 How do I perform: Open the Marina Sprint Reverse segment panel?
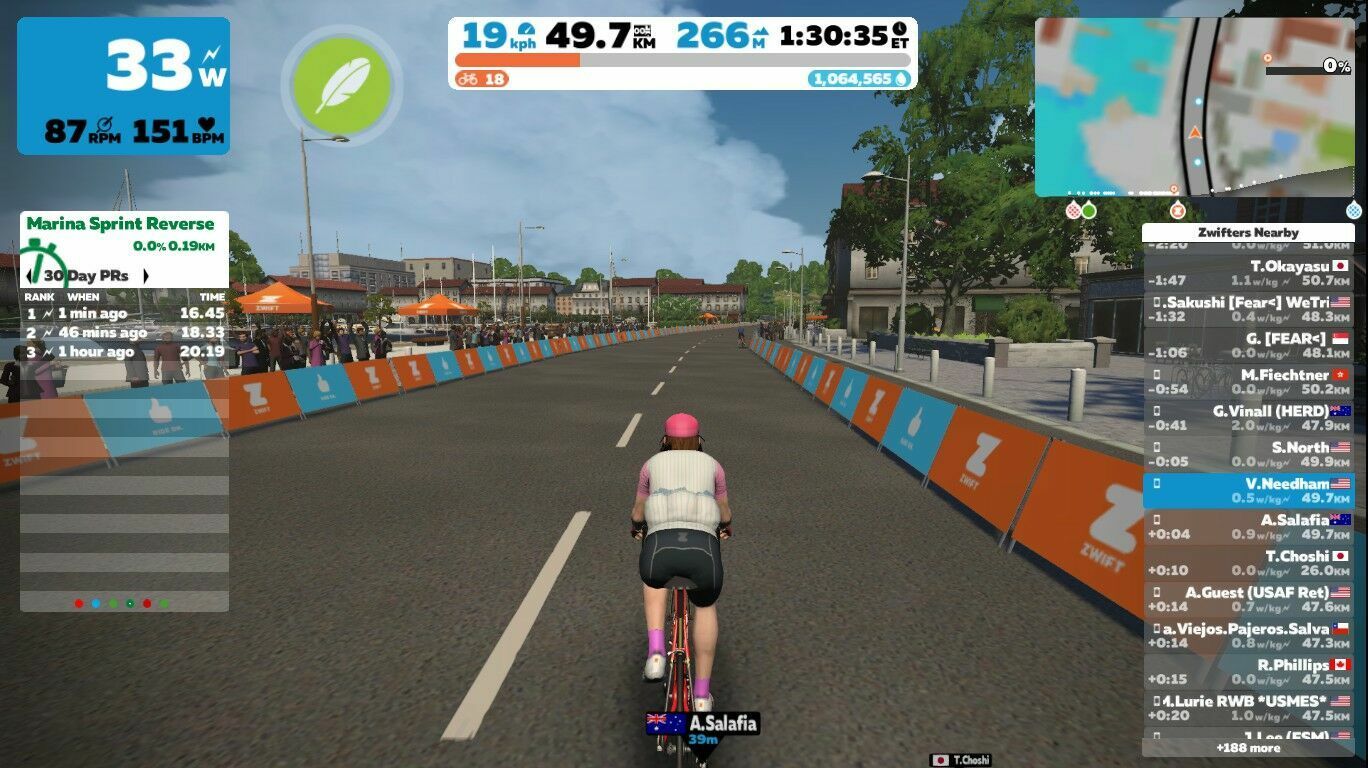pyautogui.click(x=120, y=224)
